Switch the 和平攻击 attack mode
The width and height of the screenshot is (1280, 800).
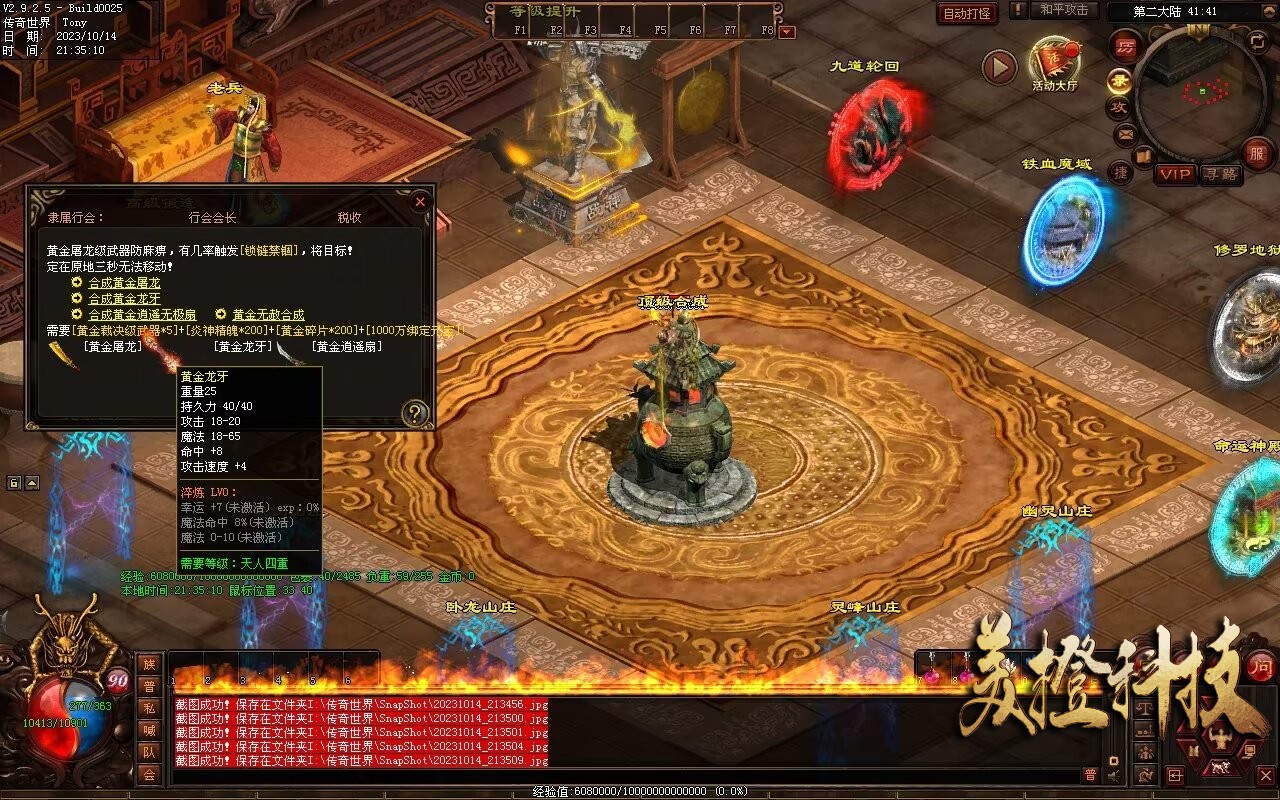[x=1064, y=10]
